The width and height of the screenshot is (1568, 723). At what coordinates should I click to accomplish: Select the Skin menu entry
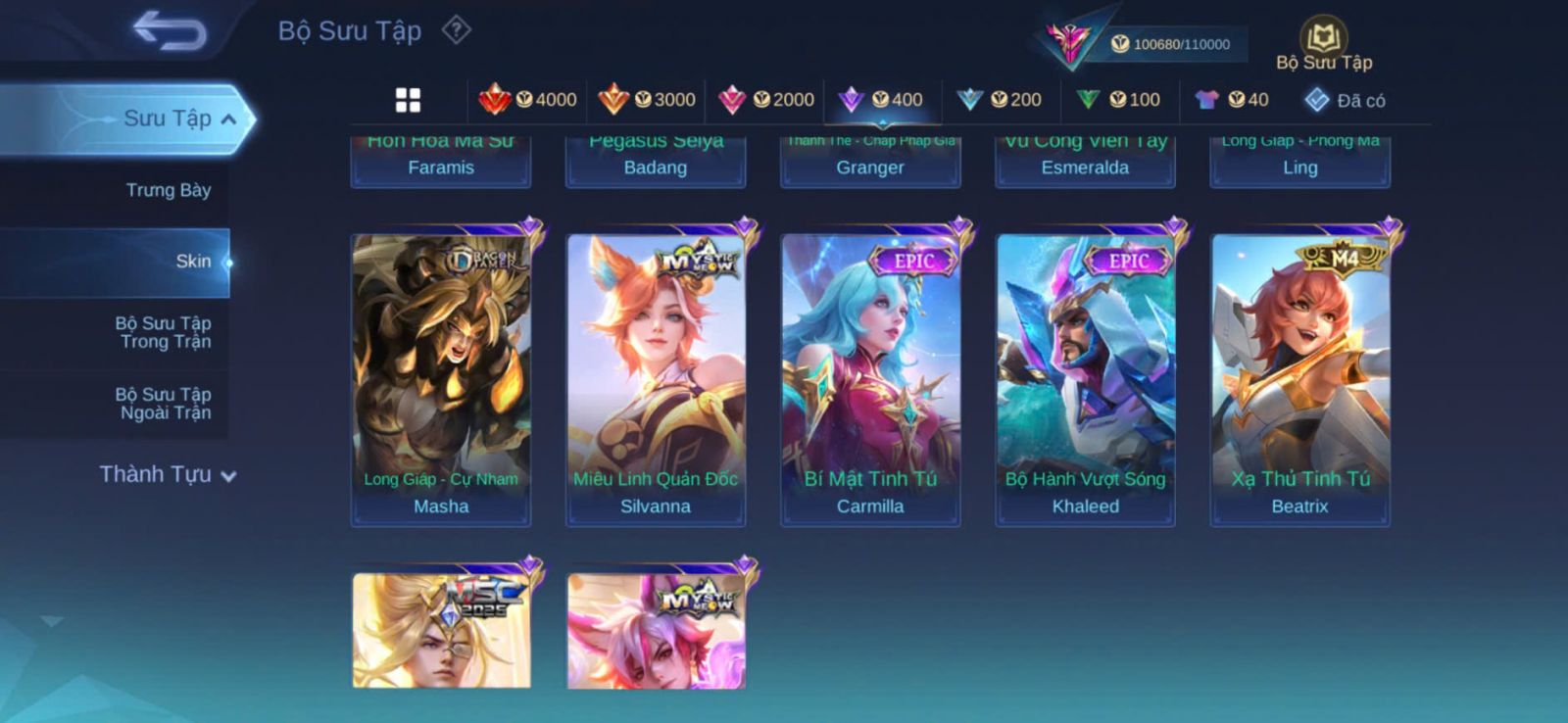192,262
